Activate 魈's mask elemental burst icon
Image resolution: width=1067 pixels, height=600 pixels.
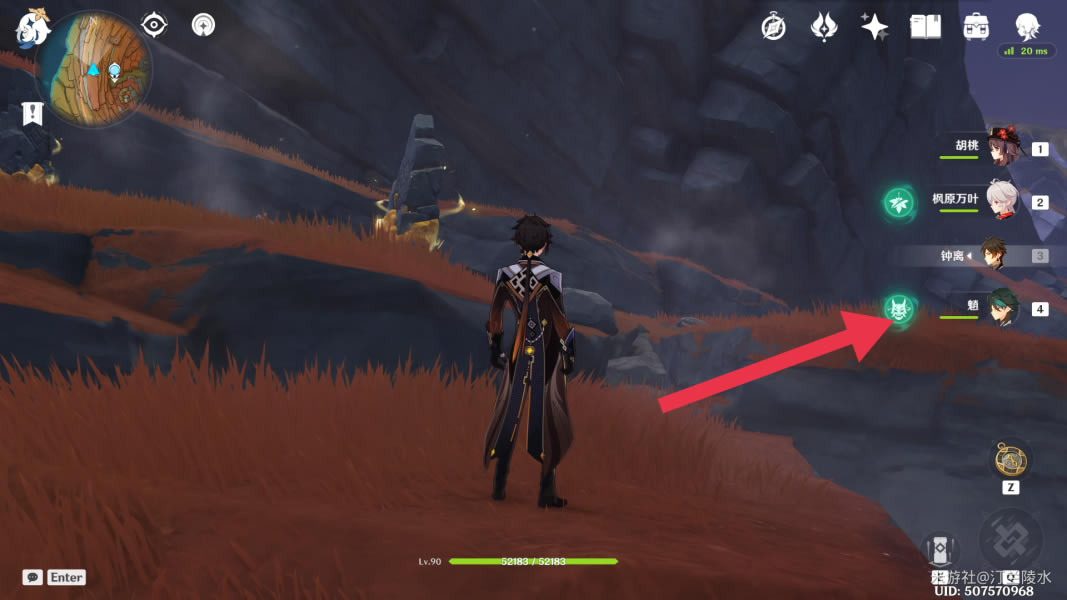tap(899, 309)
